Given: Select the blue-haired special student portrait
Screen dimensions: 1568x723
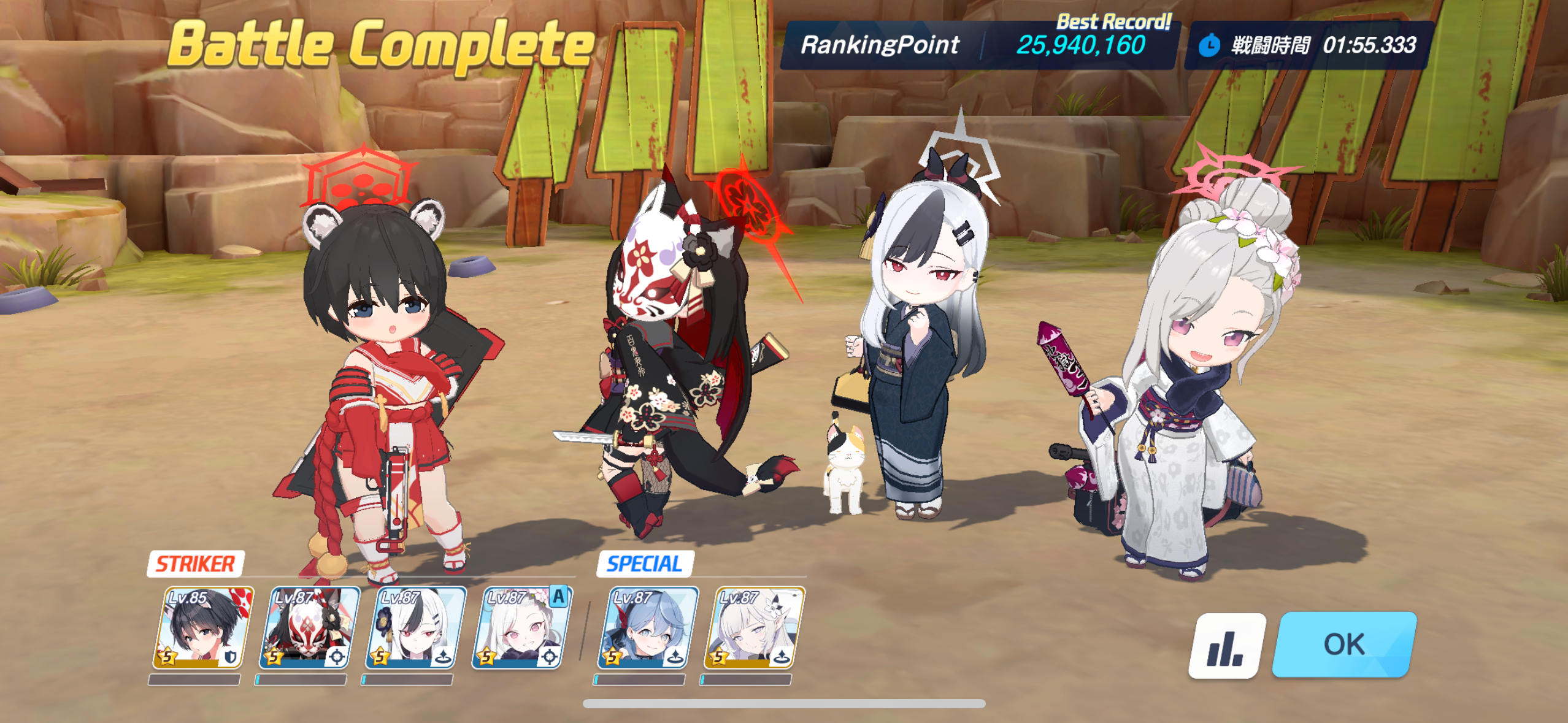Looking at the screenshot, I should tap(647, 628).
